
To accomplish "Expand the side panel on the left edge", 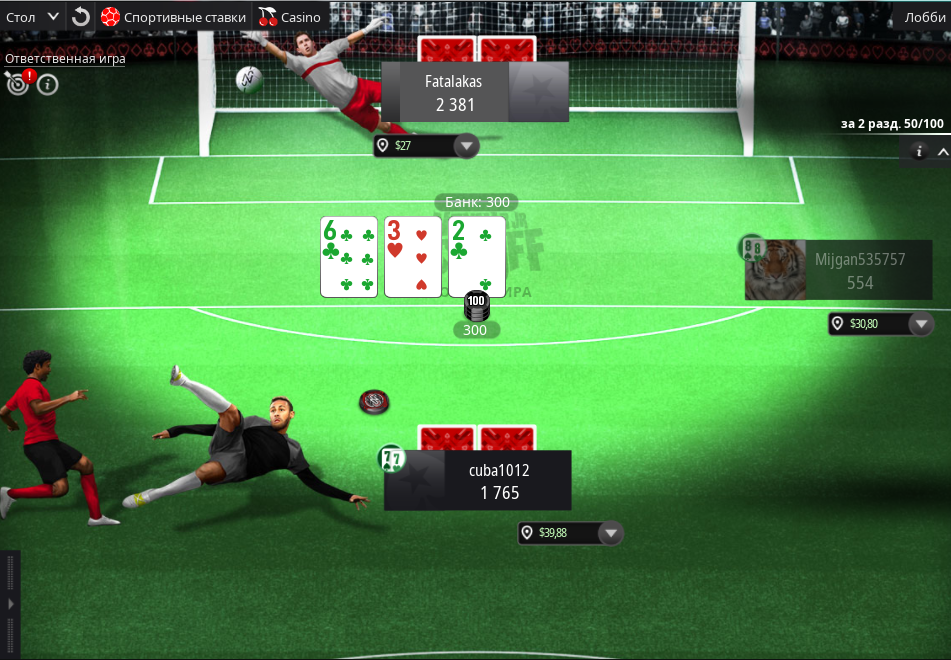I will [10, 604].
